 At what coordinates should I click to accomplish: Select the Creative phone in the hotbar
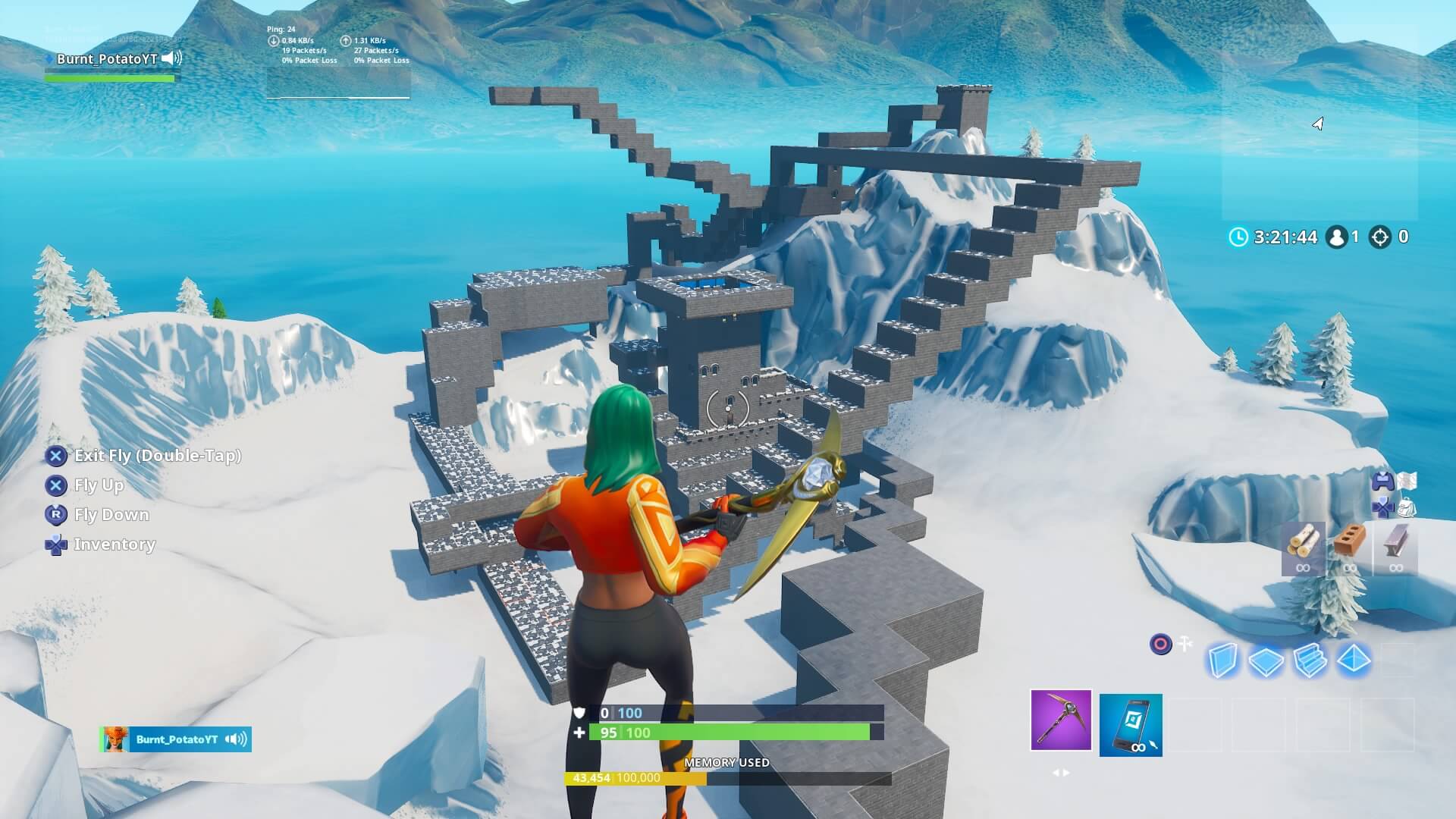coord(1131,725)
